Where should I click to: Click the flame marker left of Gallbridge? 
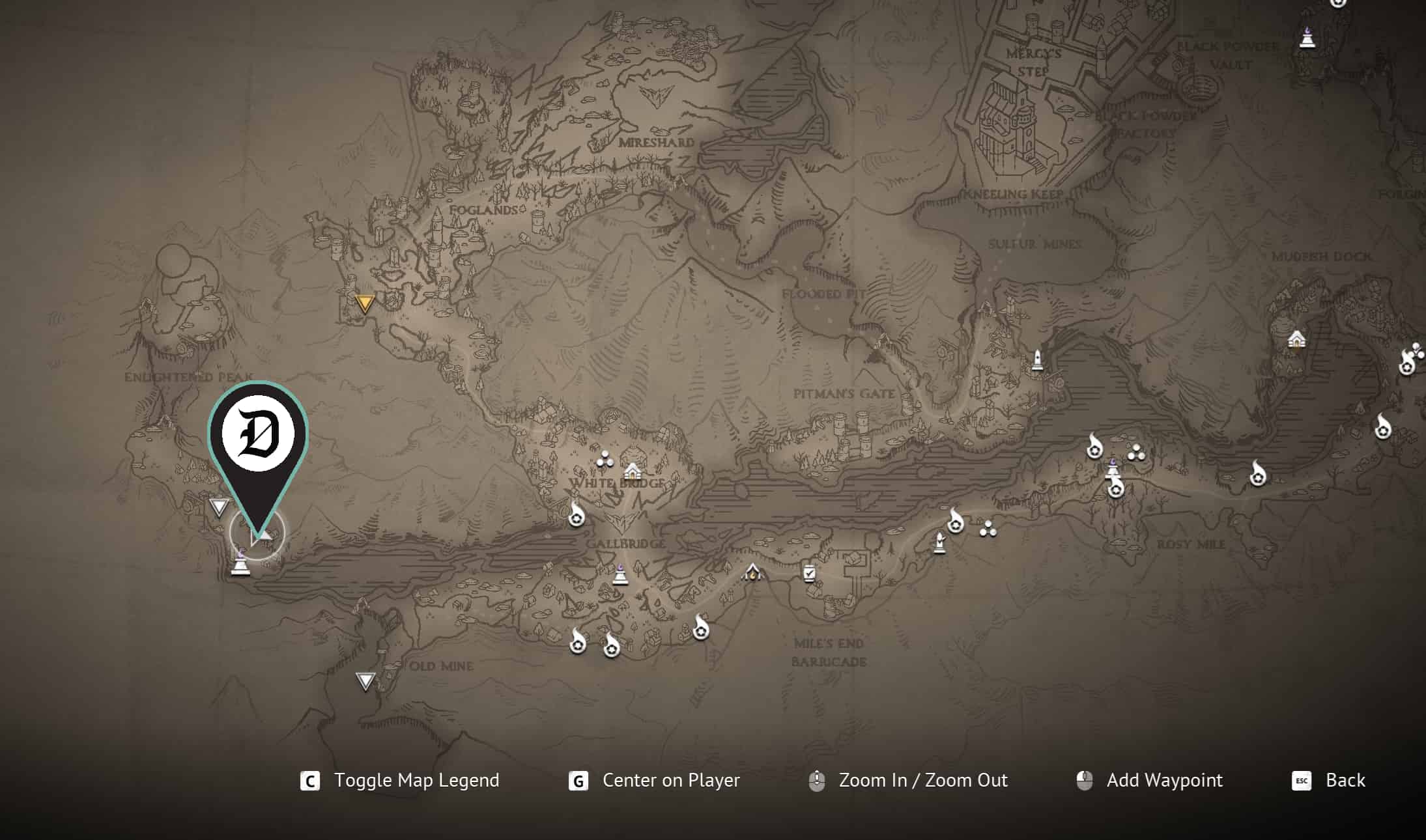[x=576, y=516]
